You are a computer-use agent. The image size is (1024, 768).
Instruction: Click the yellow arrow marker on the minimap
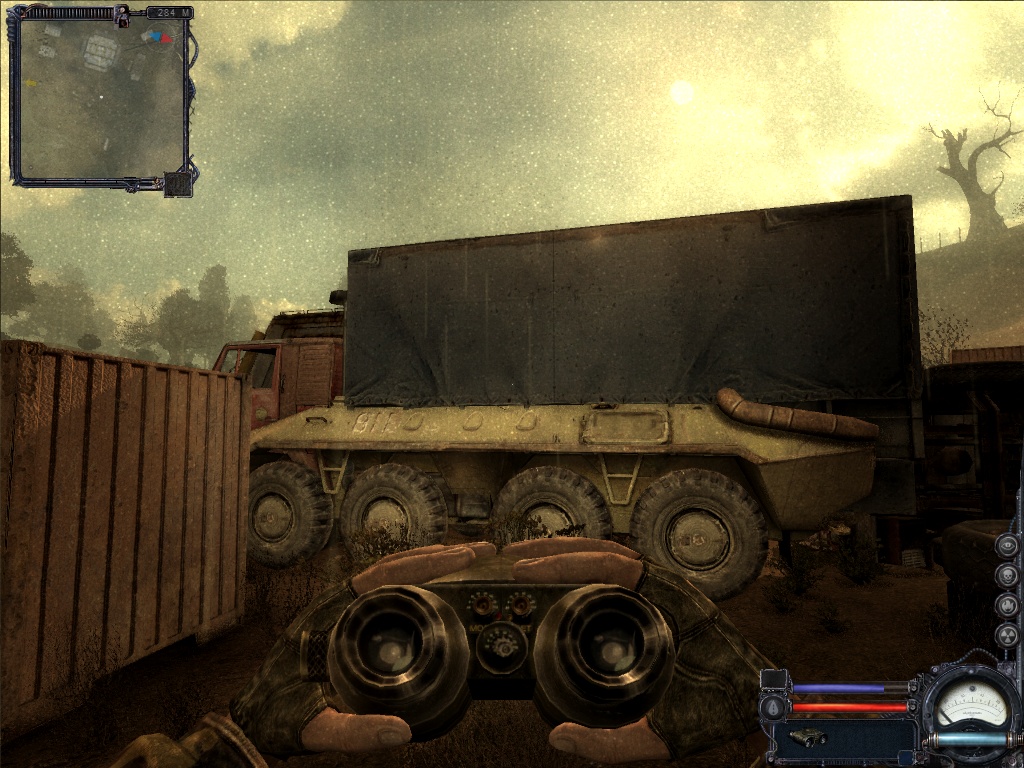(x=146, y=36)
